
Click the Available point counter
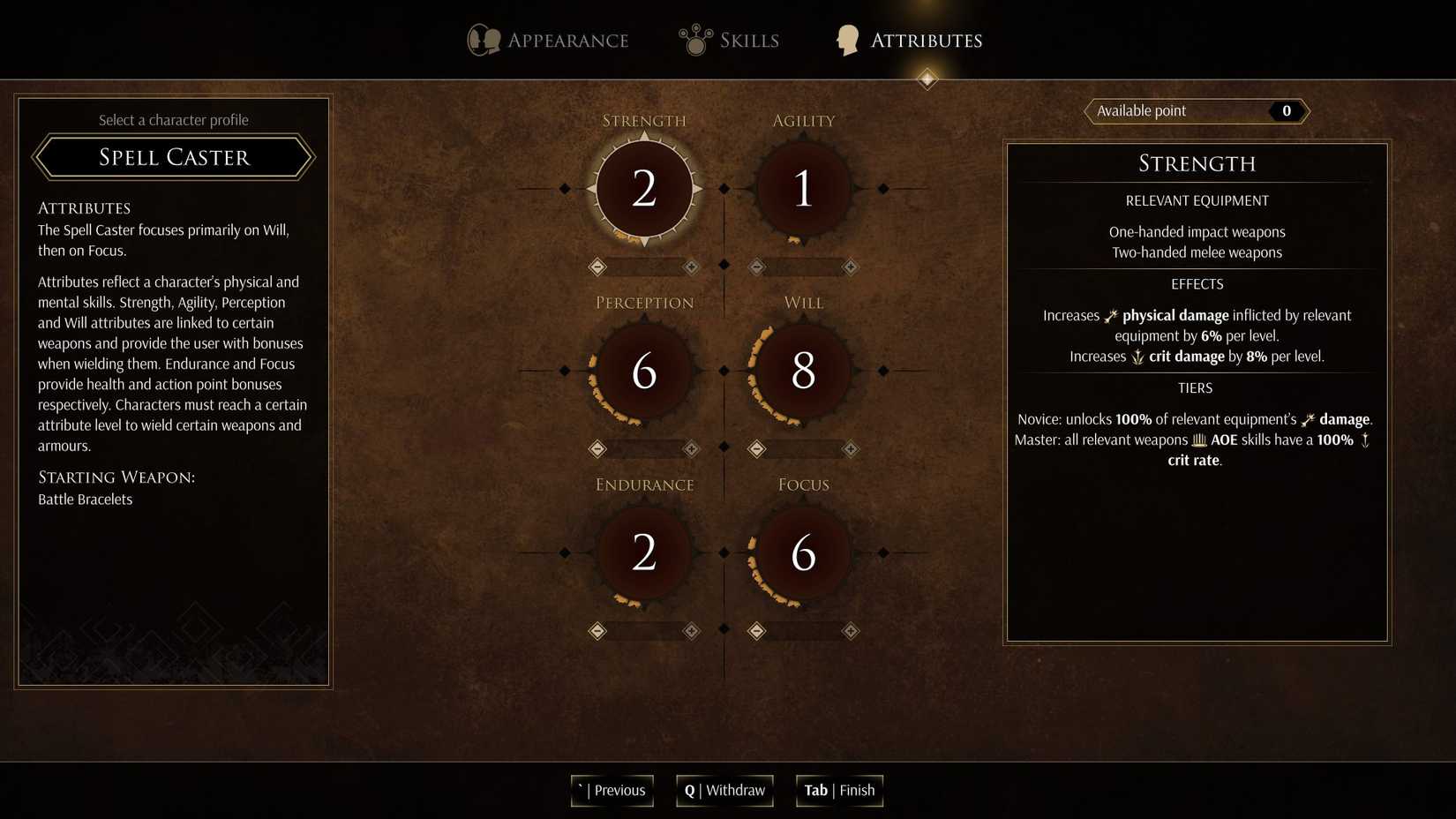click(x=1196, y=111)
